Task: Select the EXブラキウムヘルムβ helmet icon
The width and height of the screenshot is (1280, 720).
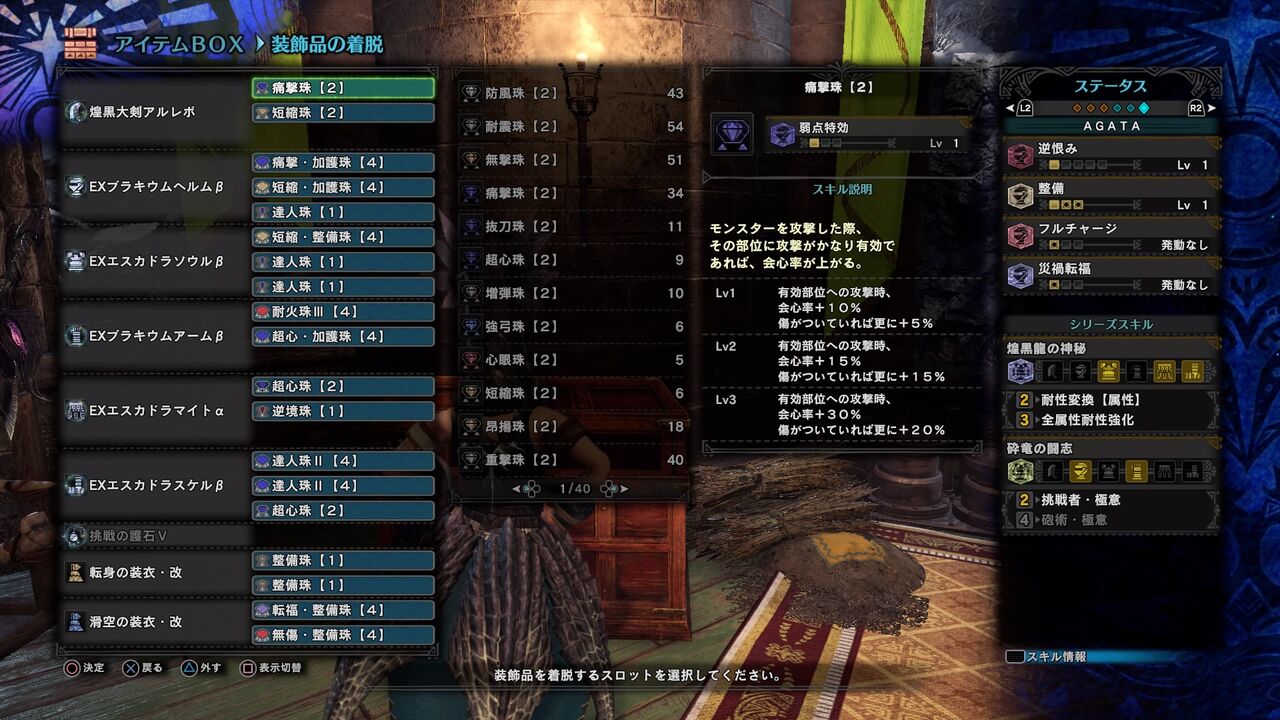Action: coord(75,187)
